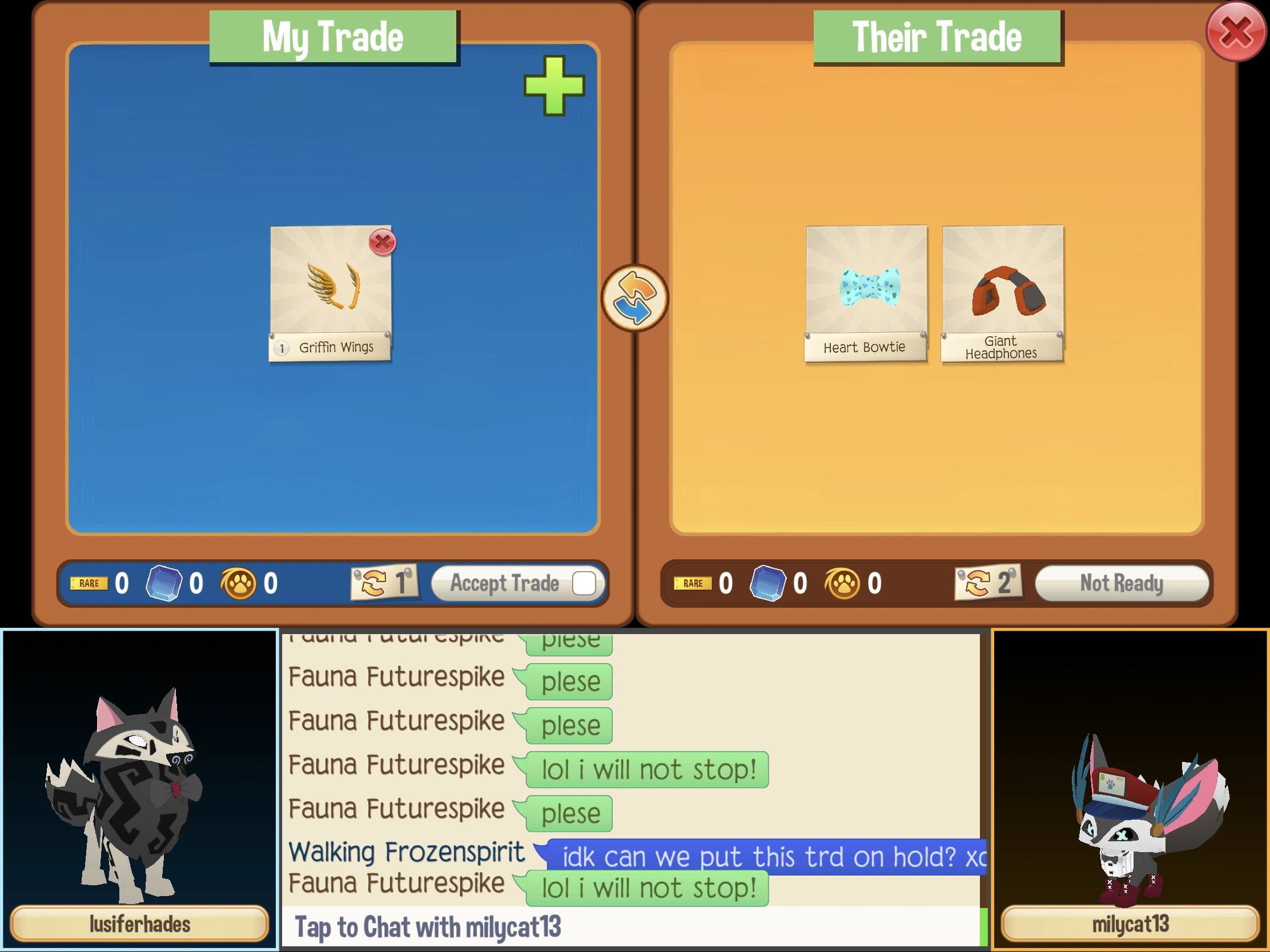
Task: Enable the Accept Trade checkbox
Action: (x=585, y=584)
